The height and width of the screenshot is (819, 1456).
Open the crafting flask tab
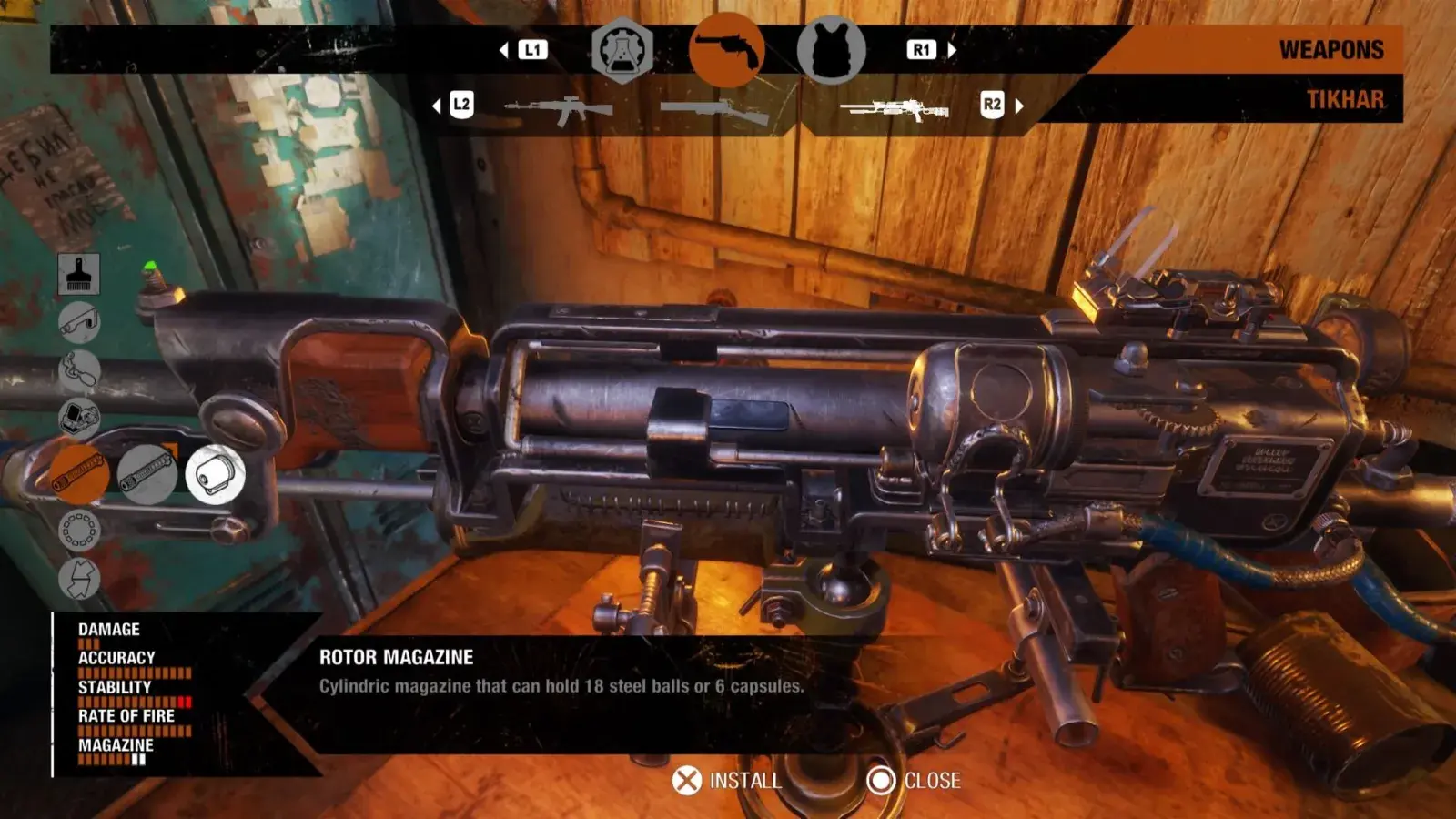click(622, 51)
